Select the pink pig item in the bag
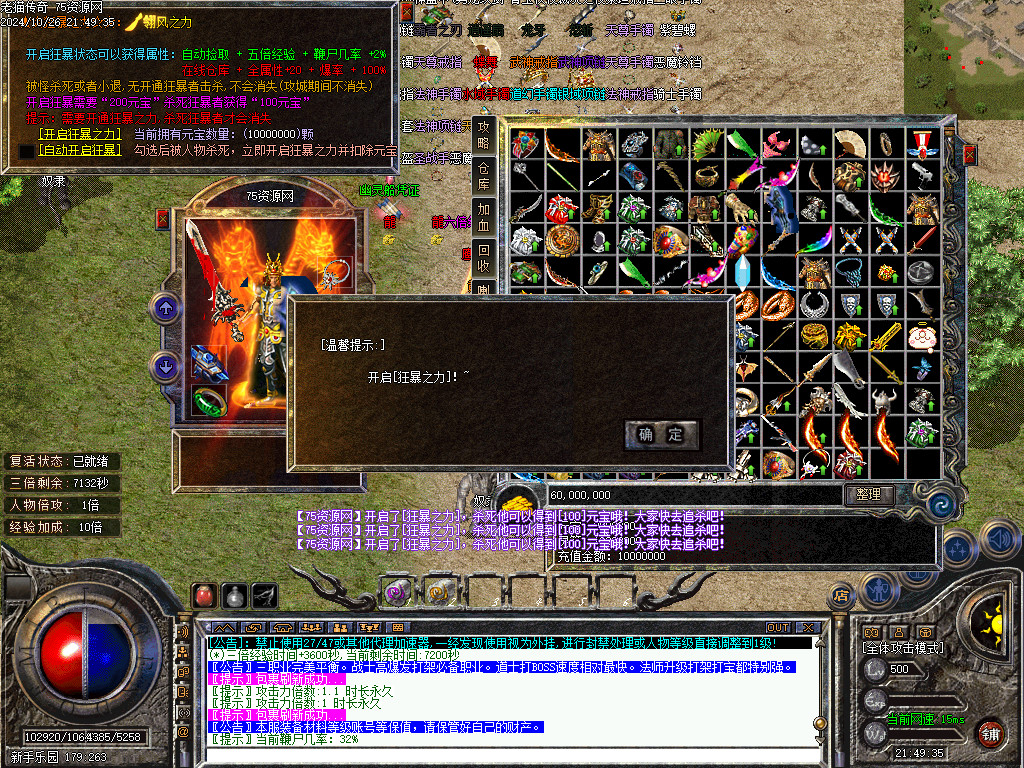Viewport: 1024px width, 768px height. point(920,336)
